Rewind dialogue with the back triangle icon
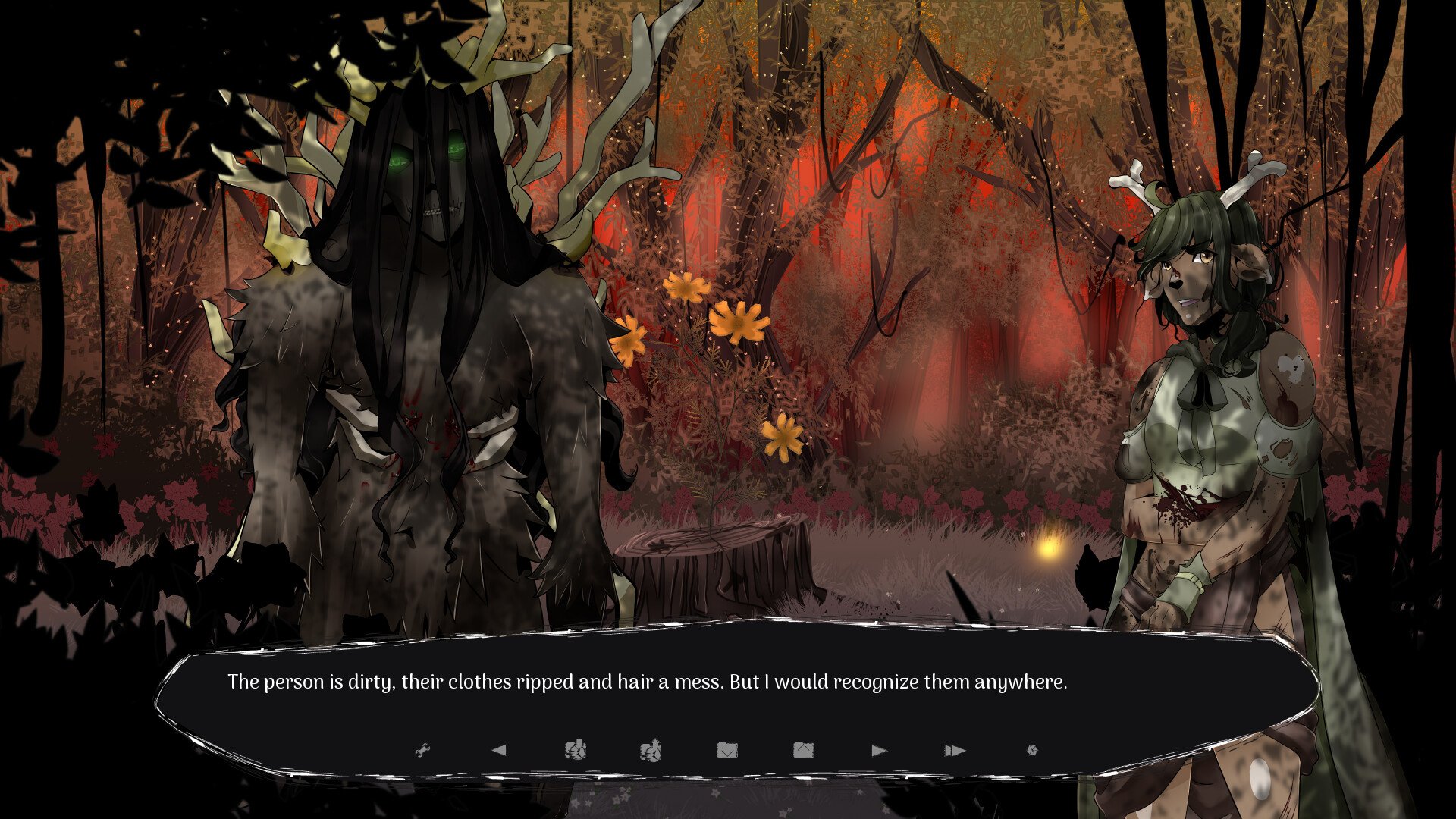This screenshot has height=819, width=1456. [x=499, y=749]
